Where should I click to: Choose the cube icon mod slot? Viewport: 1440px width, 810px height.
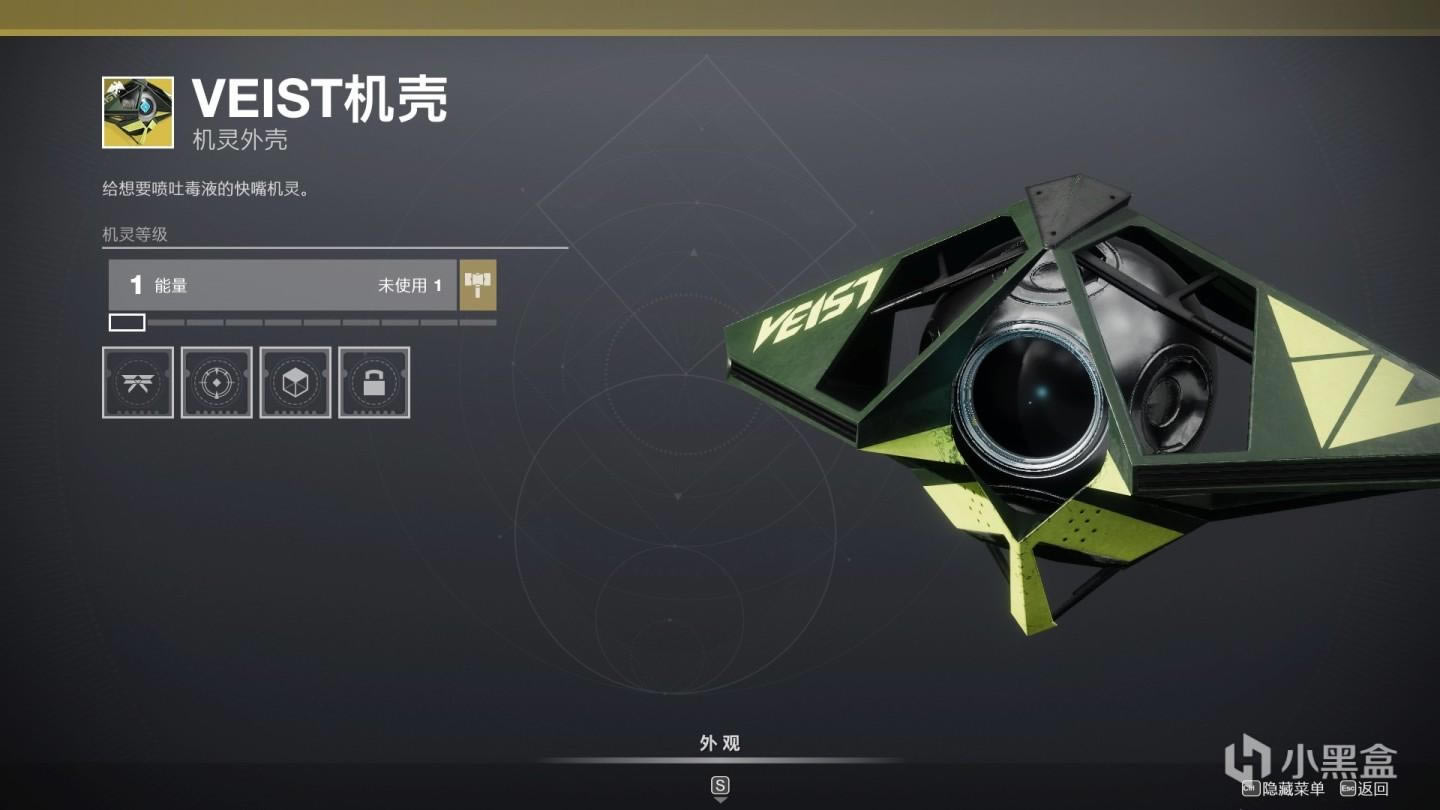(x=295, y=382)
